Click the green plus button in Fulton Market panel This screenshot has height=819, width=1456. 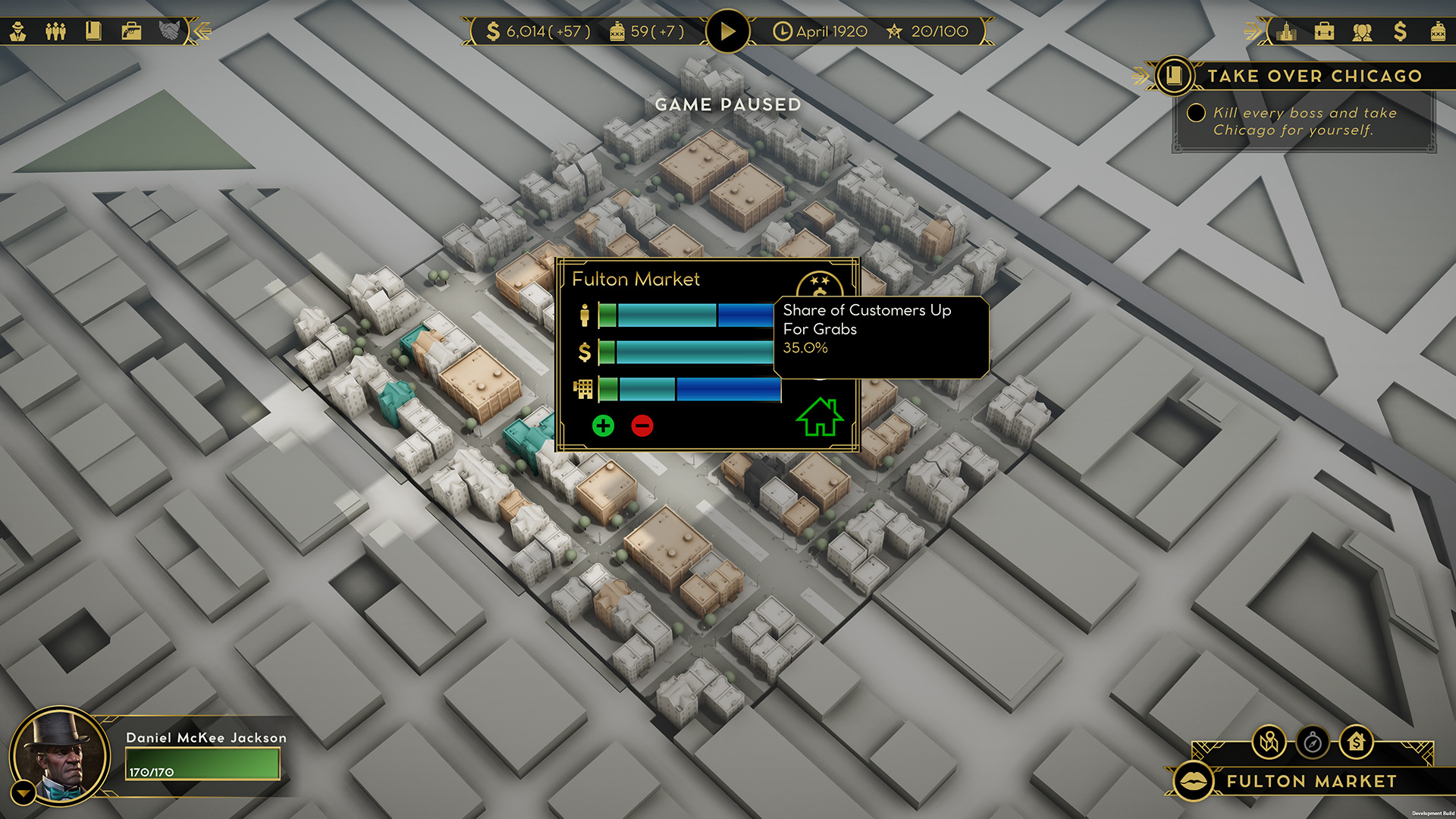point(603,425)
